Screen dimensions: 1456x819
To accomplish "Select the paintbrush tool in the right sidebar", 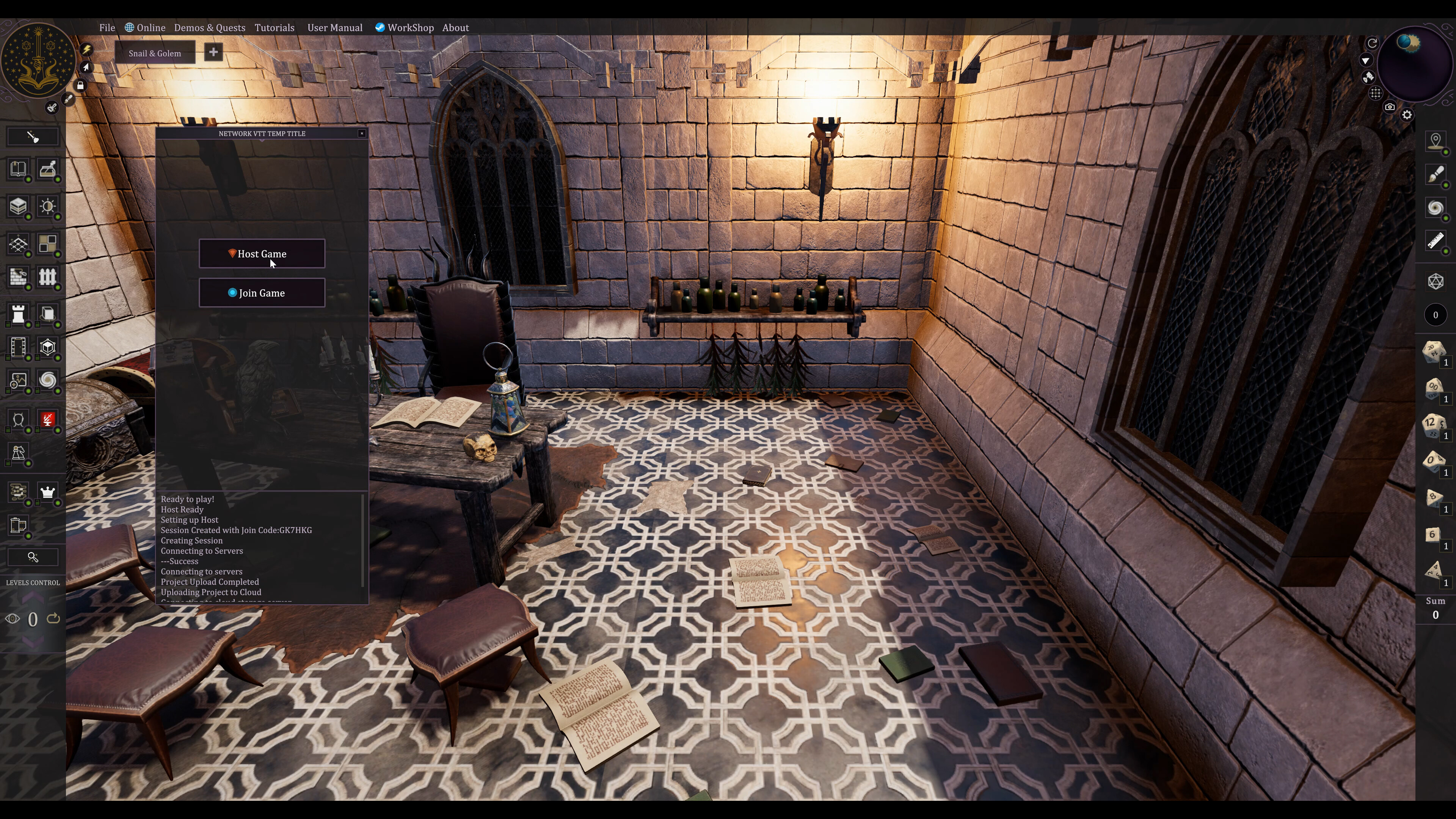I will (1436, 175).
